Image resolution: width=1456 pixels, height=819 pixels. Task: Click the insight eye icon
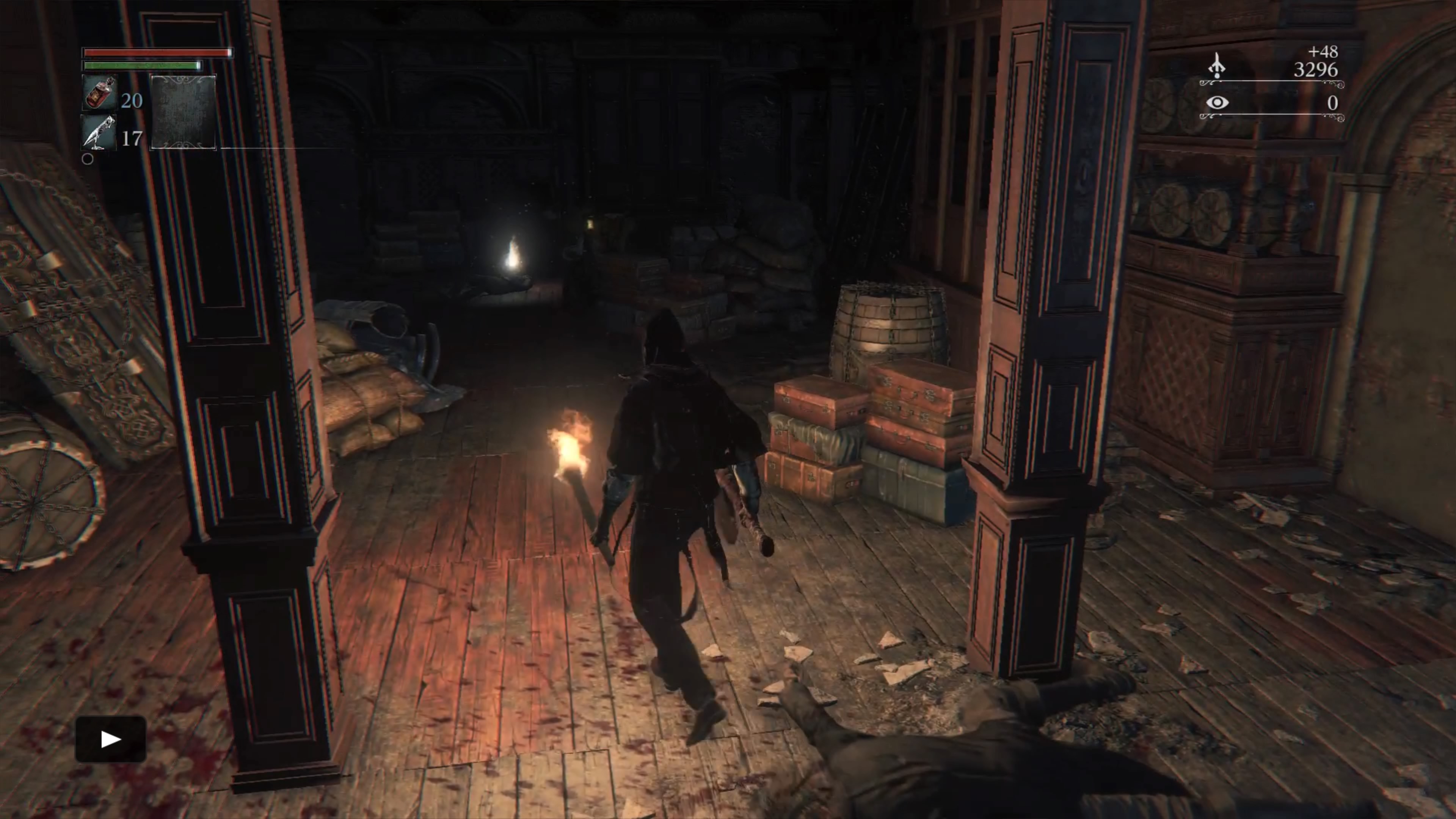coord(1217,103)
